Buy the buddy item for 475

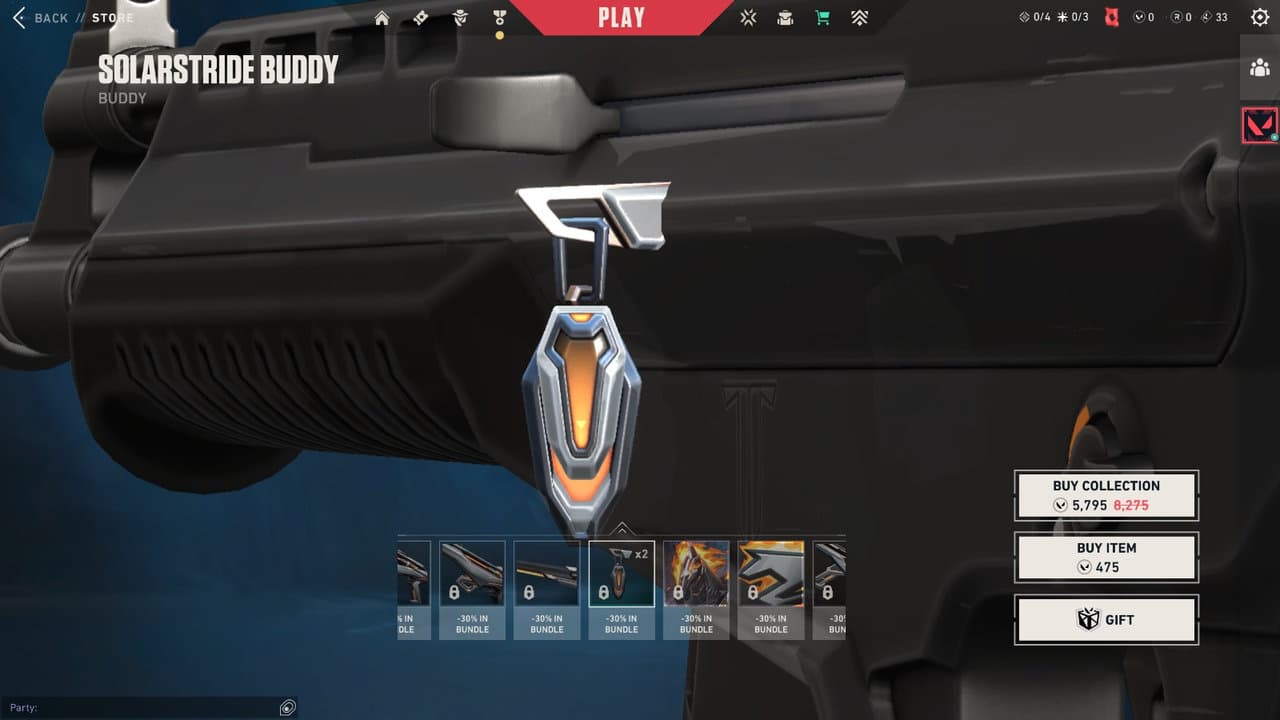point(1106,557)
